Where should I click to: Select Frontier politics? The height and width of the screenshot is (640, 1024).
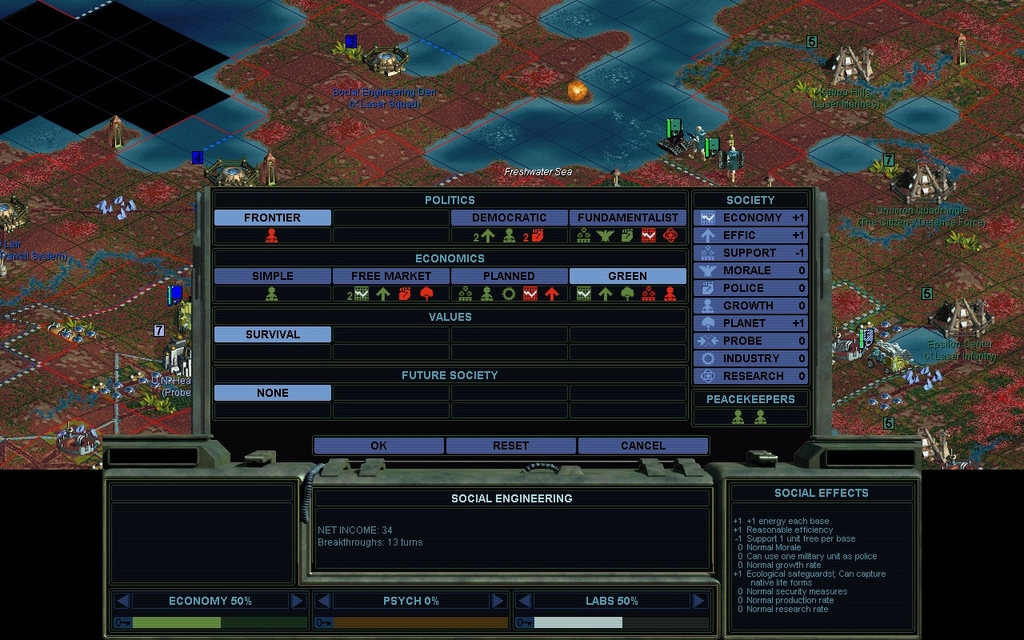(272, 217)
